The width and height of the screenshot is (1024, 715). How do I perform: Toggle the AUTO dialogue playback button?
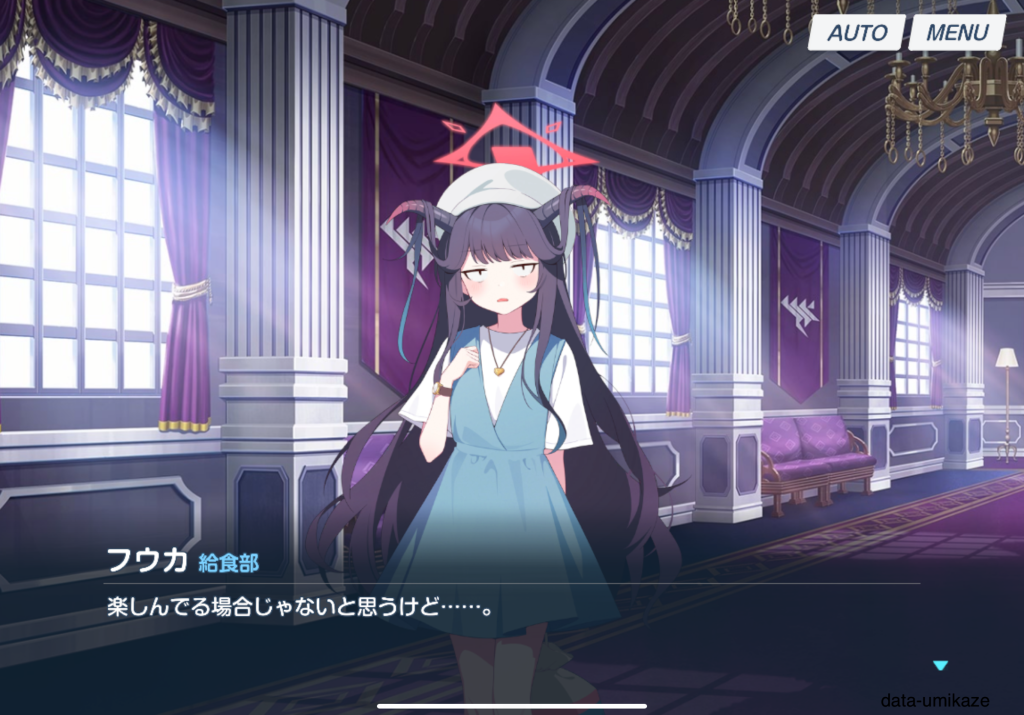[856, 32]
